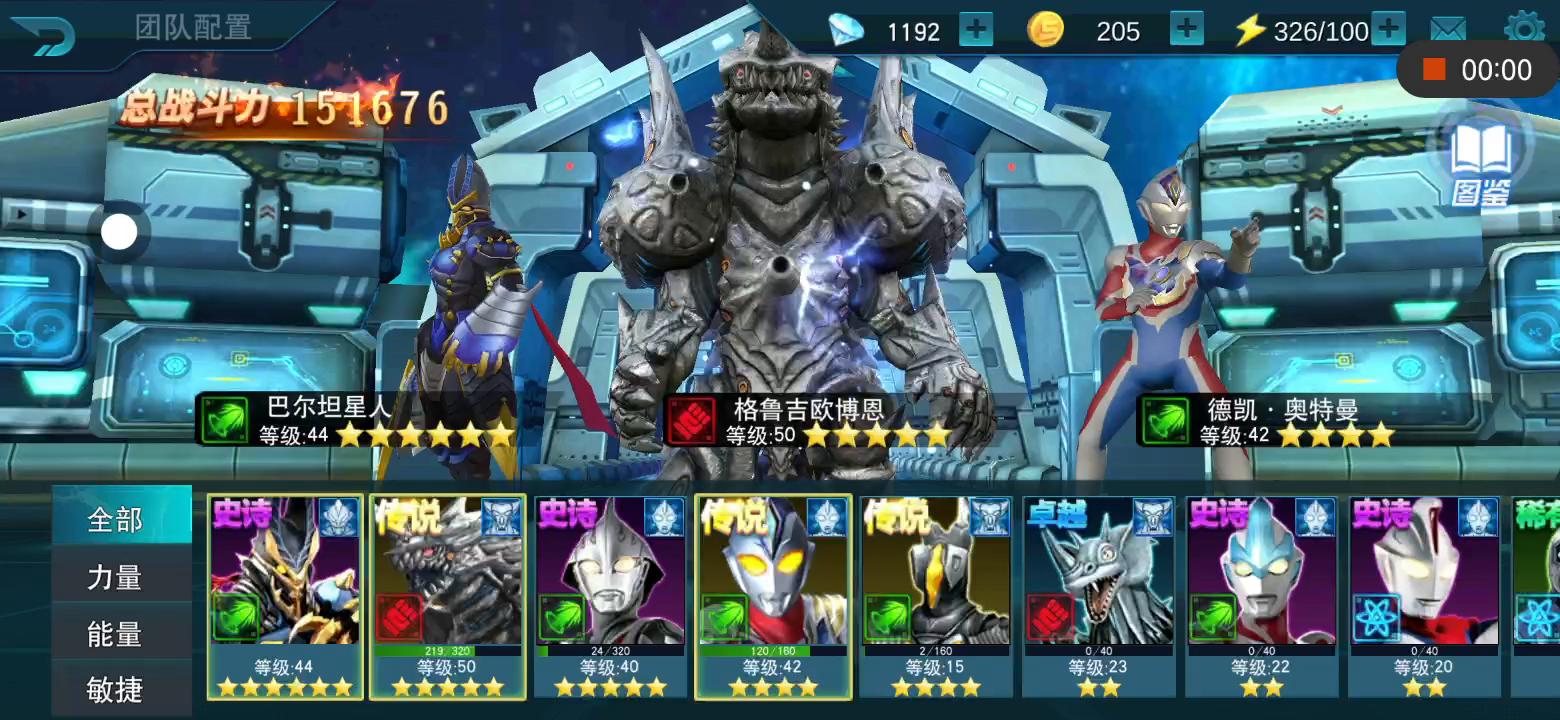The height and width of the screenshot is (720, 1560).
Task: Switch to the 全部 filter tab
Action: pos(116,520)
